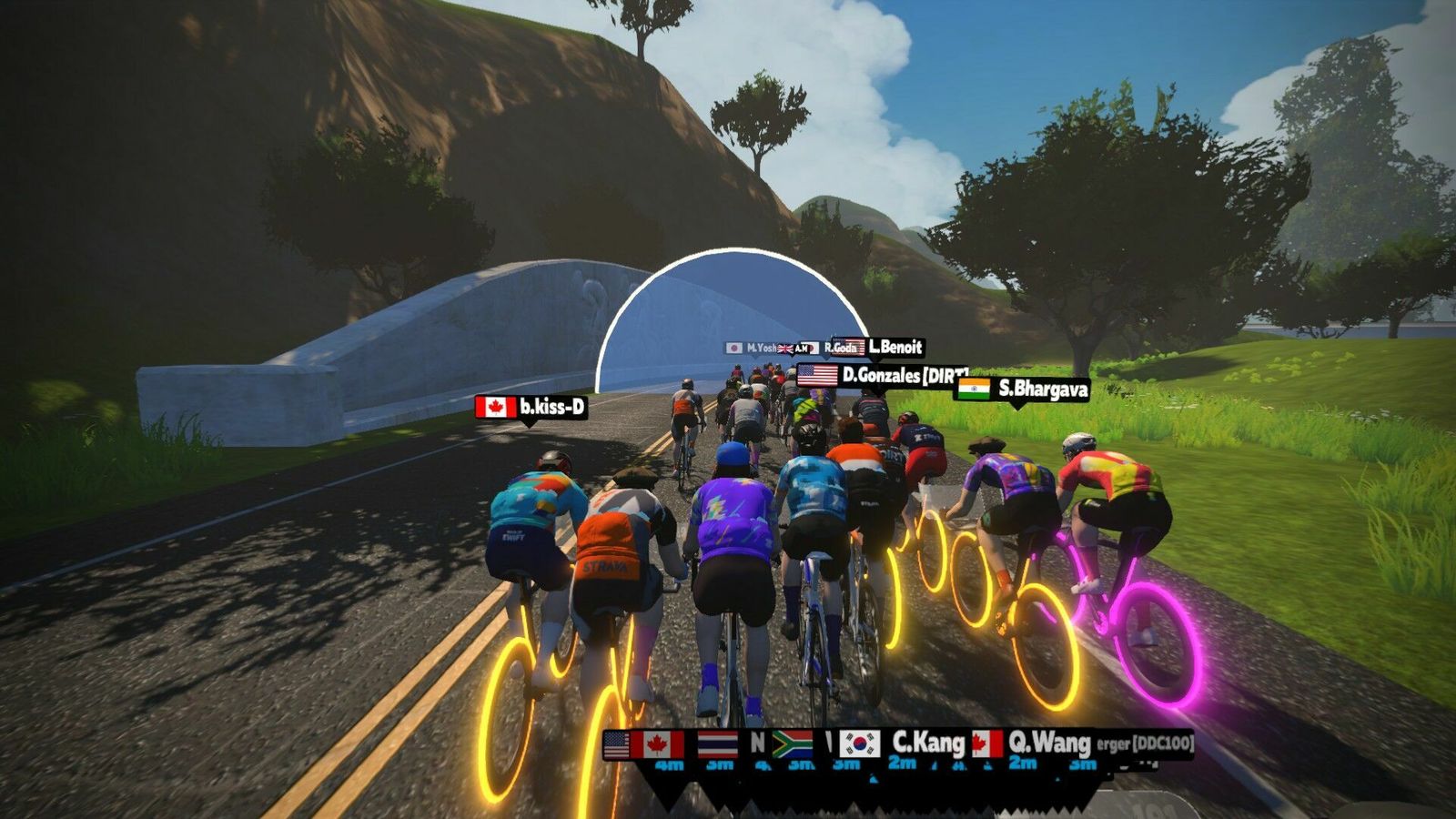Pick the C.Kang rider name tag
This screenshot has width=1456, height=819.
pyautogui.click(x=904, y=743)
